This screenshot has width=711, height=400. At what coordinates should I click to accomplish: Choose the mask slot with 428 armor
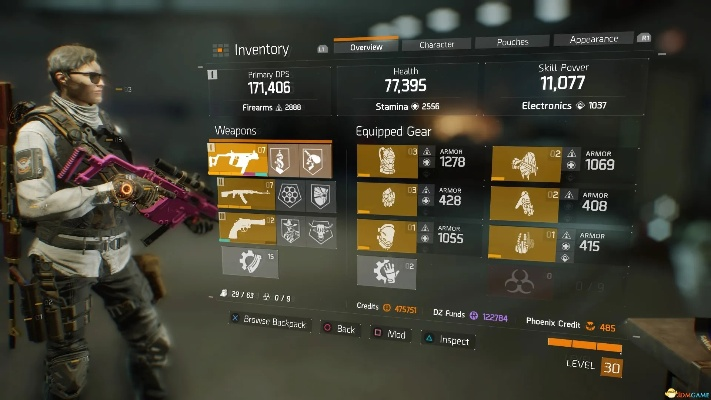pyautogui.click(x=387, y=199)
